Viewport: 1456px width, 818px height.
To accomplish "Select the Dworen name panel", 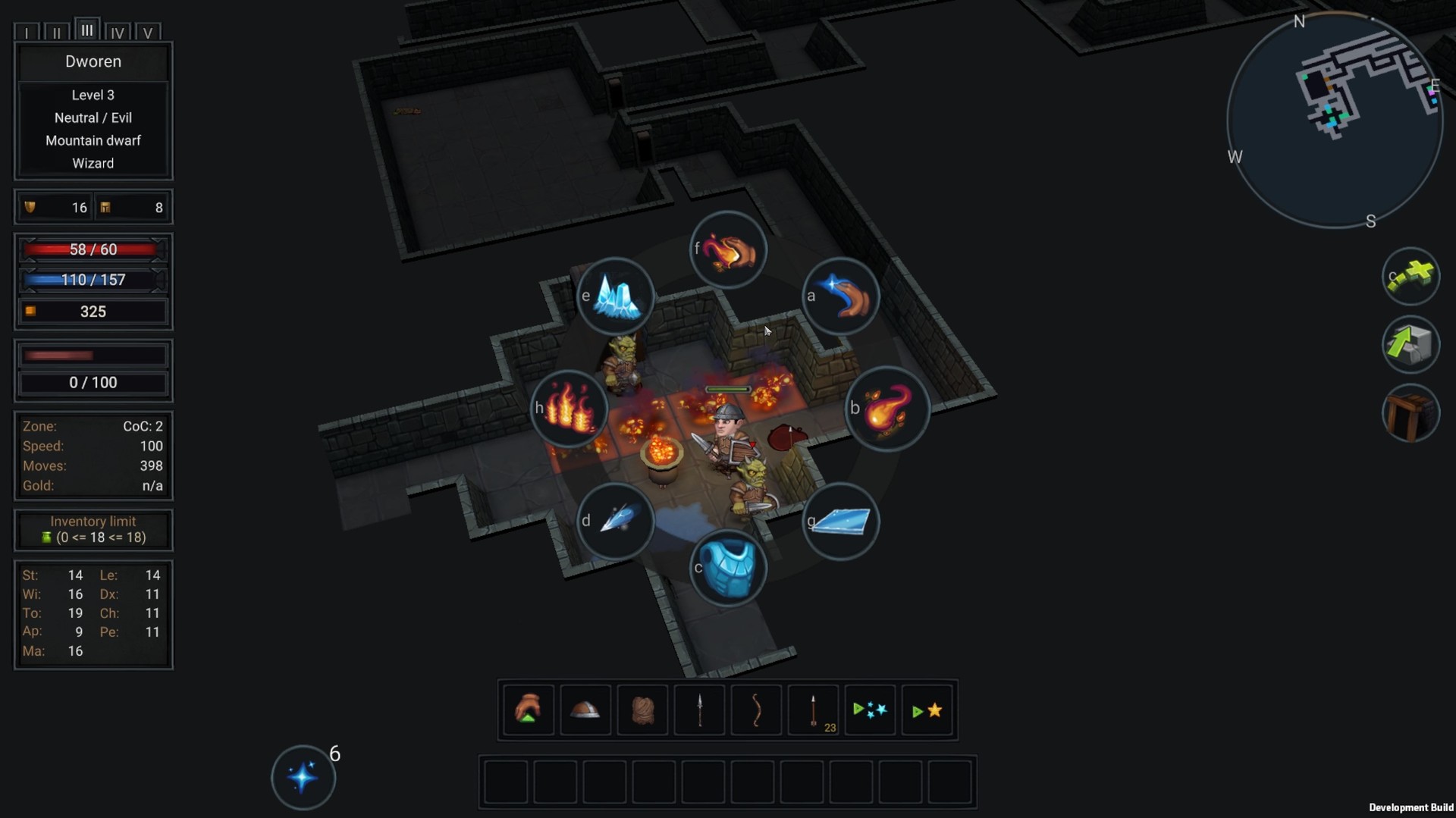I will pyautogui.click(x=93, y=62).
